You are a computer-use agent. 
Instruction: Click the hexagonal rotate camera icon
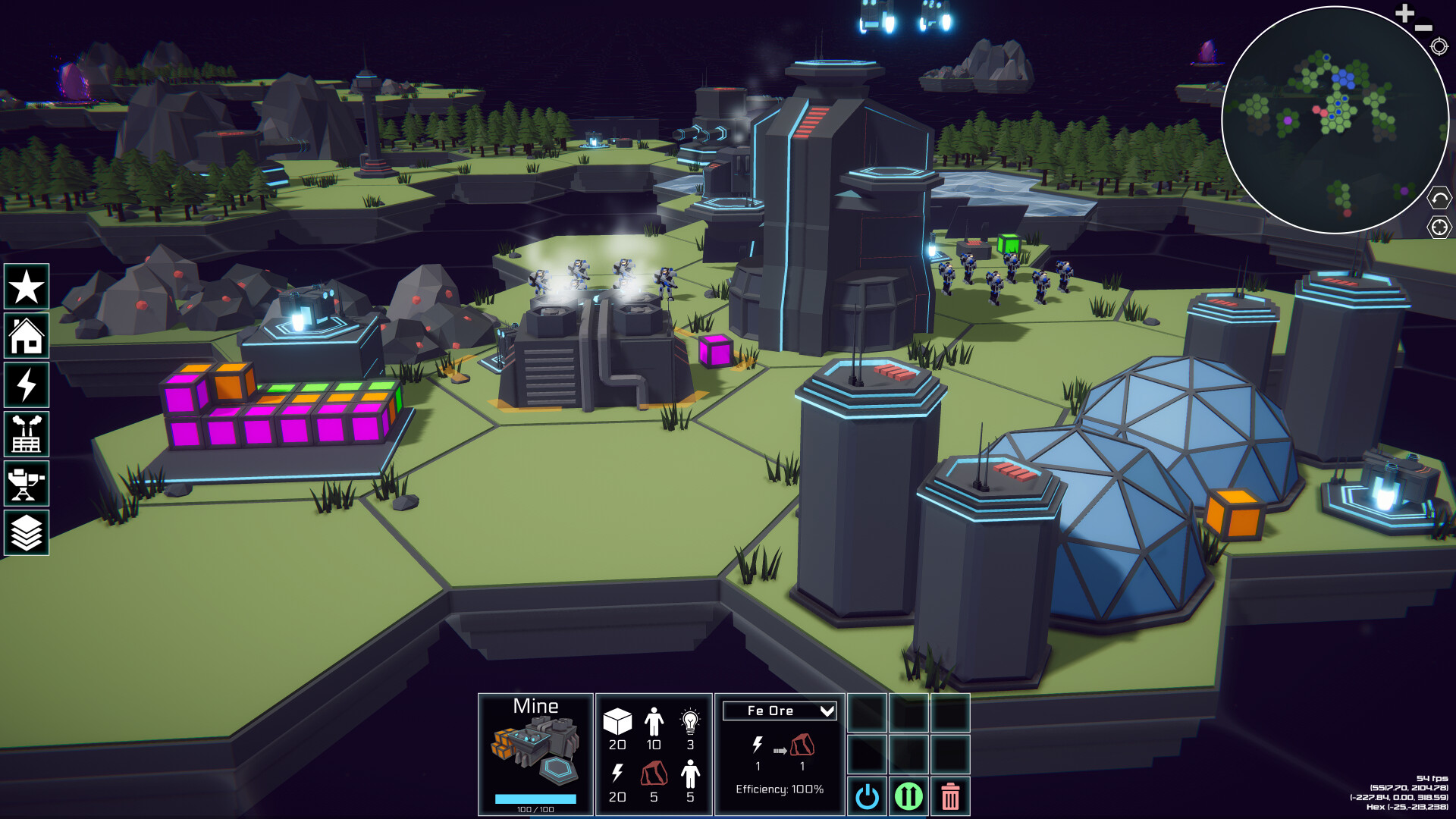tap(1439, 199)
